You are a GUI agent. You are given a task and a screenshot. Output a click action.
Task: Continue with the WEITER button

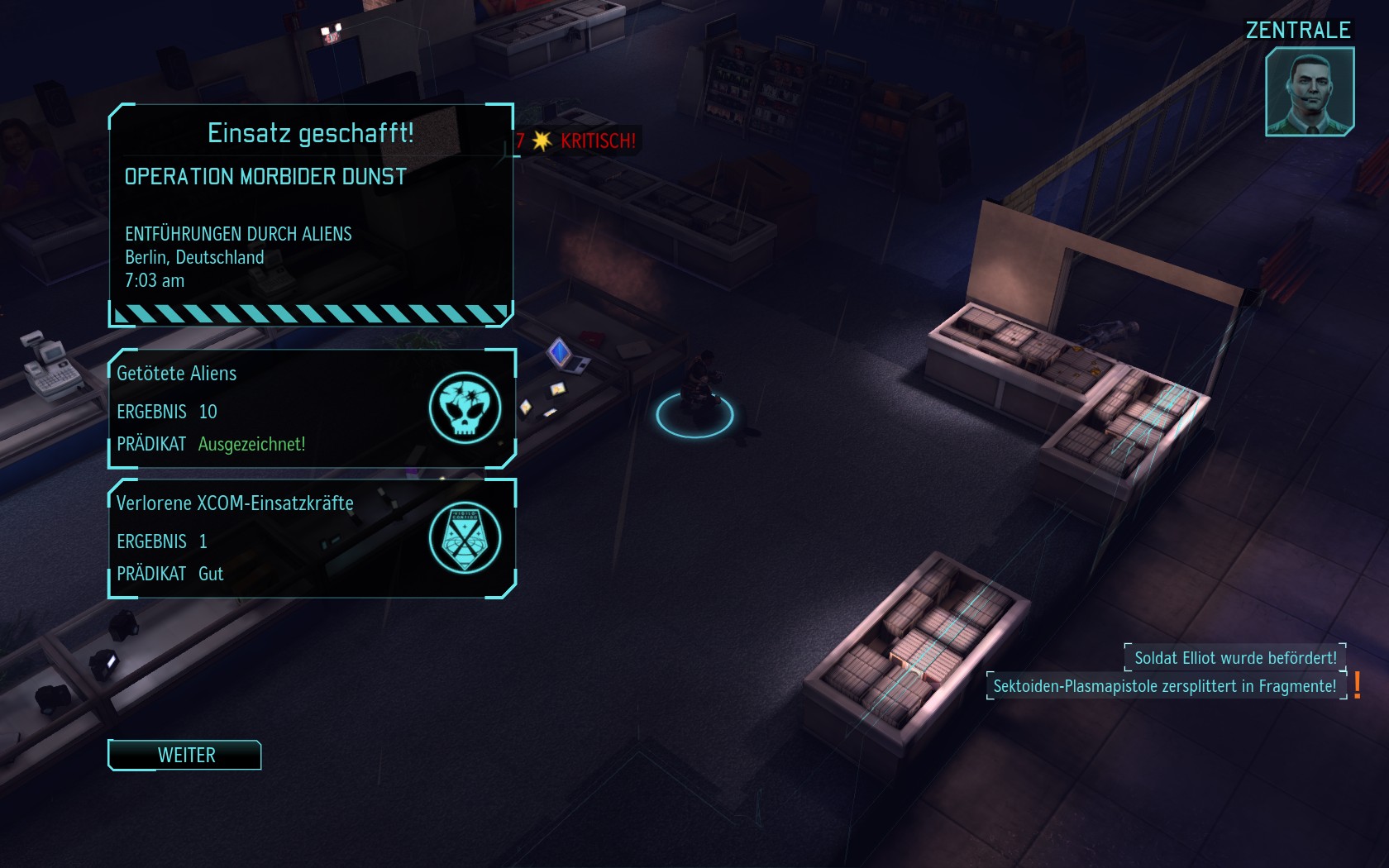coord(185,755)
